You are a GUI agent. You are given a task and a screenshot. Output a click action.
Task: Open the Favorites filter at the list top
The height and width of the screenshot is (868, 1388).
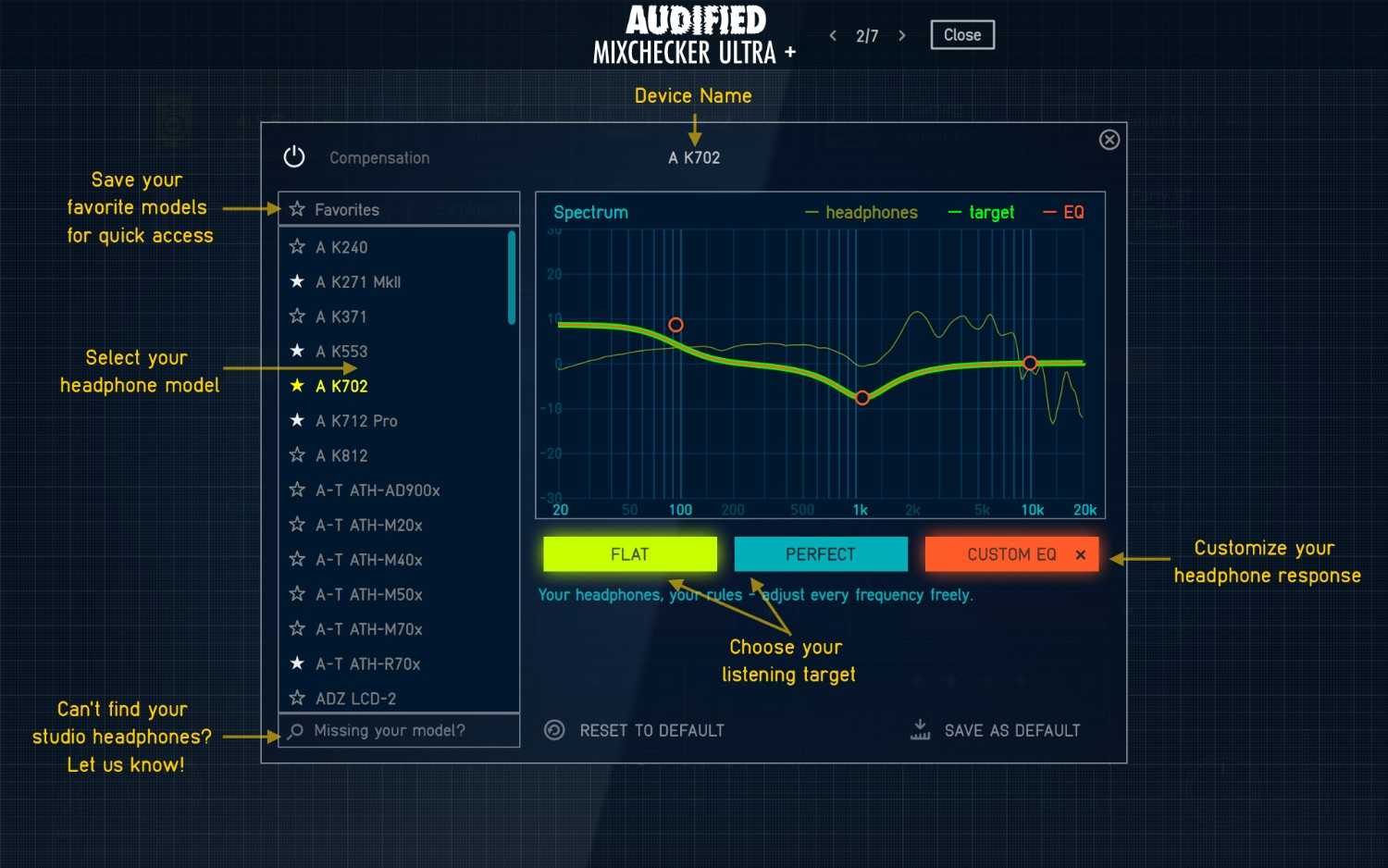(347, 209)
